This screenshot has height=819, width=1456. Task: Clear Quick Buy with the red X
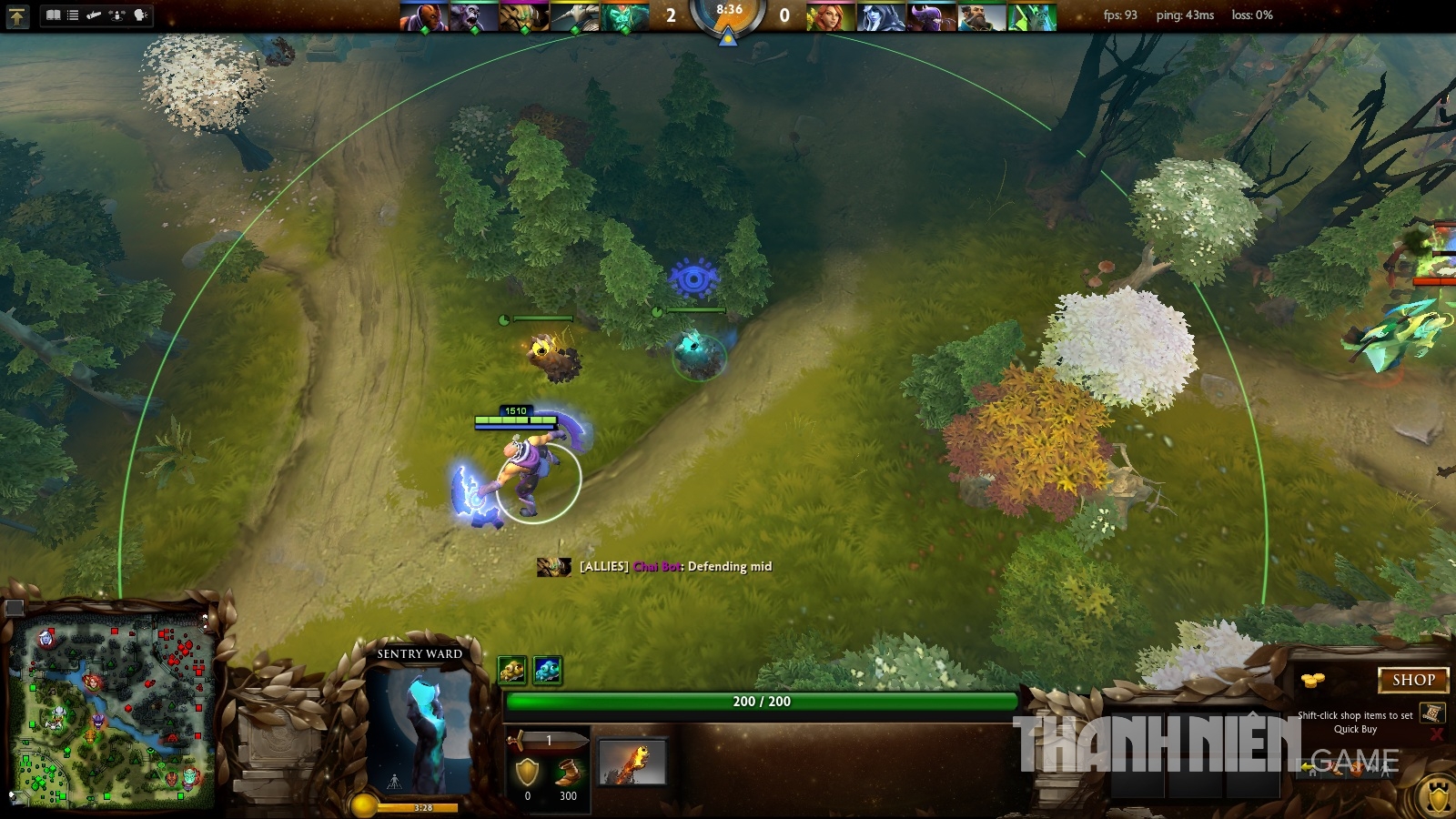[1436, 733]
